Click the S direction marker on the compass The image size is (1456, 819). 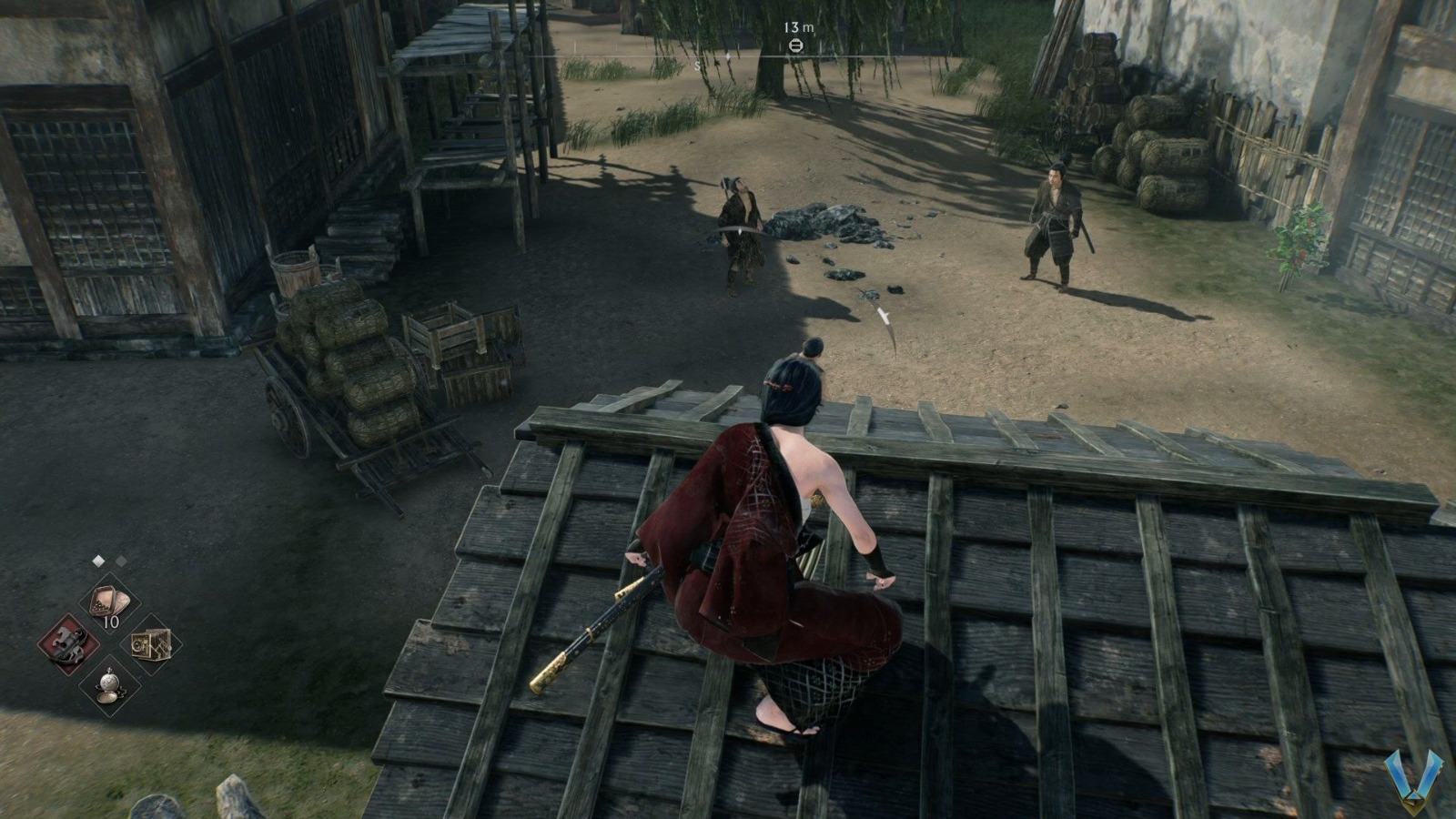tap(697, 66)
